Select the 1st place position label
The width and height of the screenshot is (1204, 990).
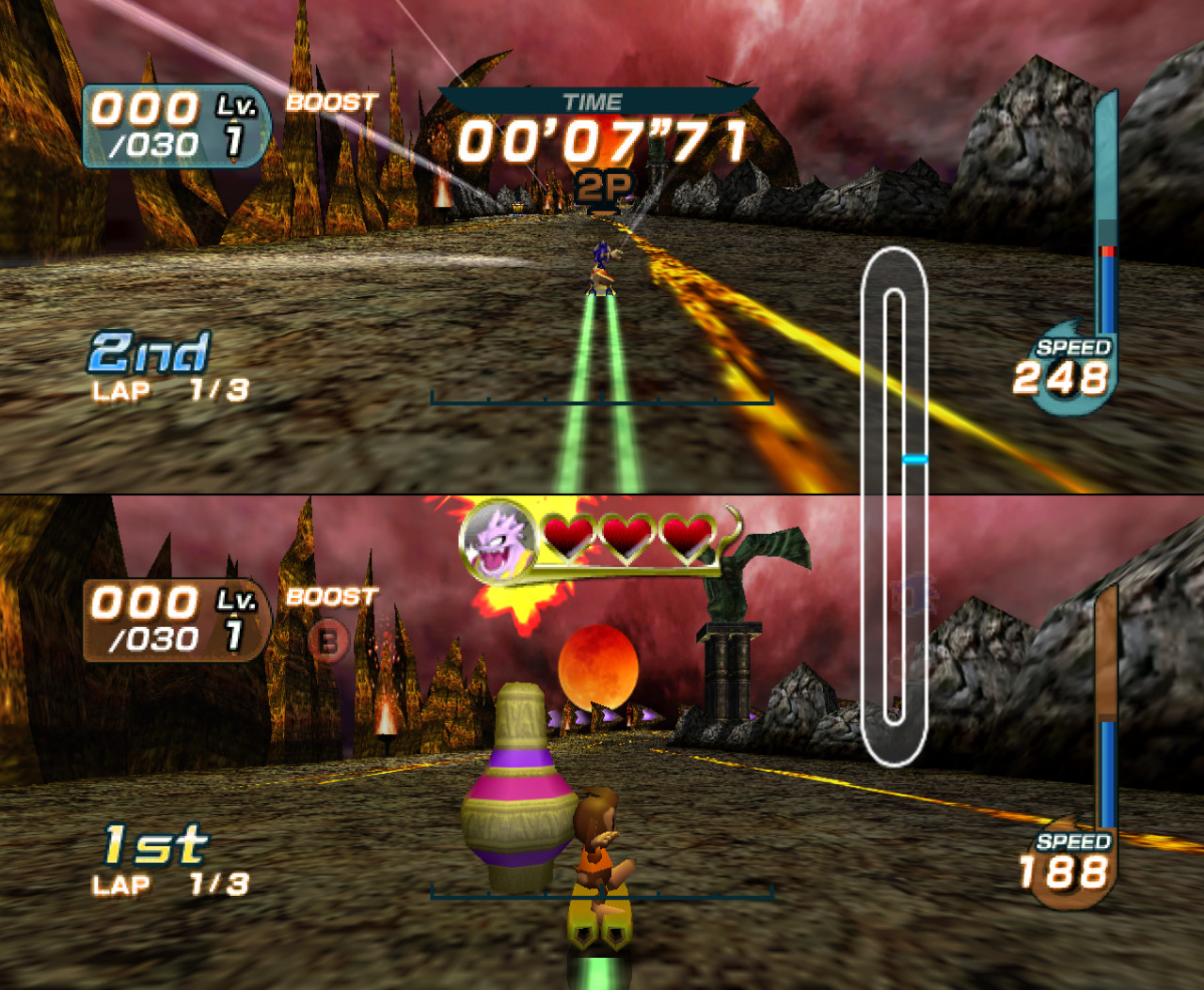tap(153, 846)
